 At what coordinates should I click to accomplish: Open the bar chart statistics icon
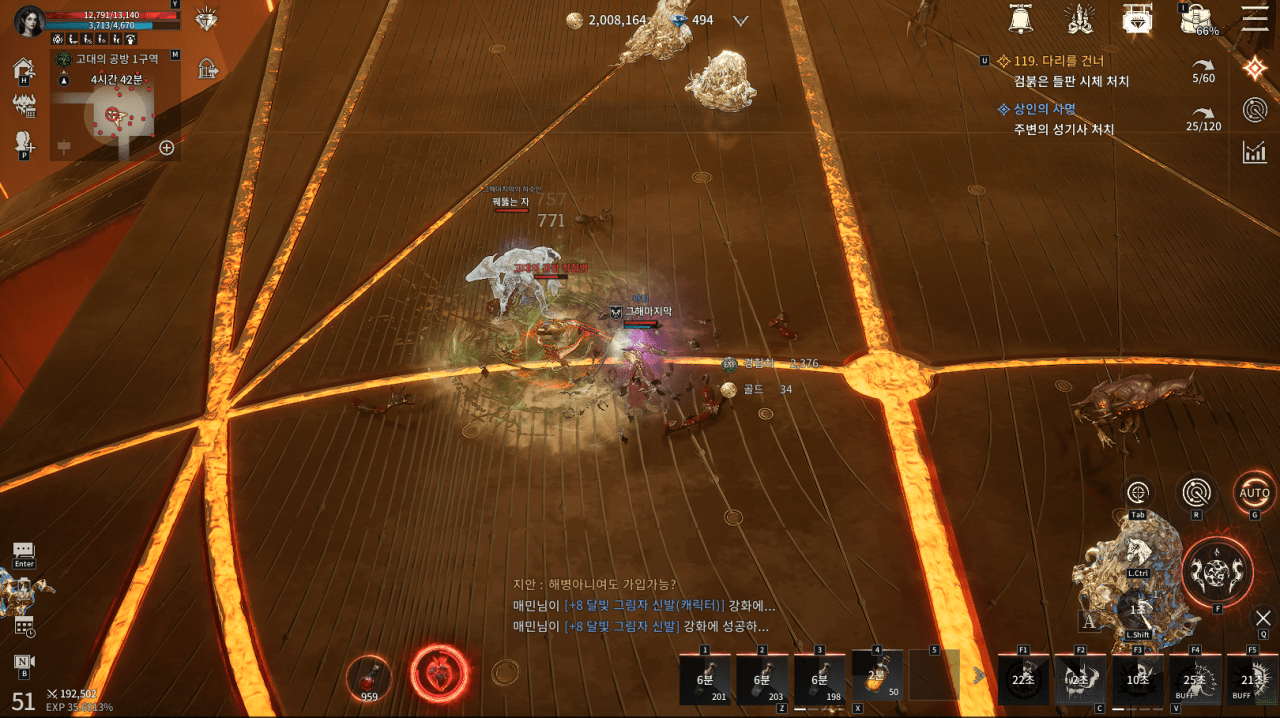[1254, 152]
